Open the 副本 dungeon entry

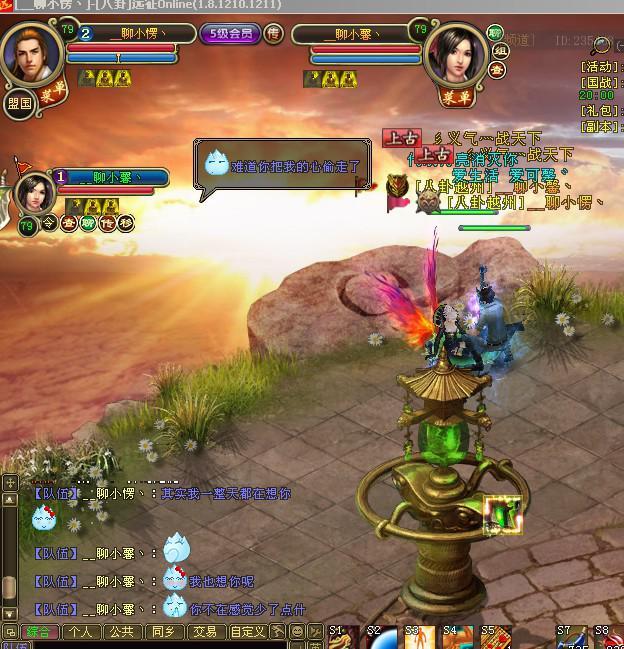tap(599, 127)
